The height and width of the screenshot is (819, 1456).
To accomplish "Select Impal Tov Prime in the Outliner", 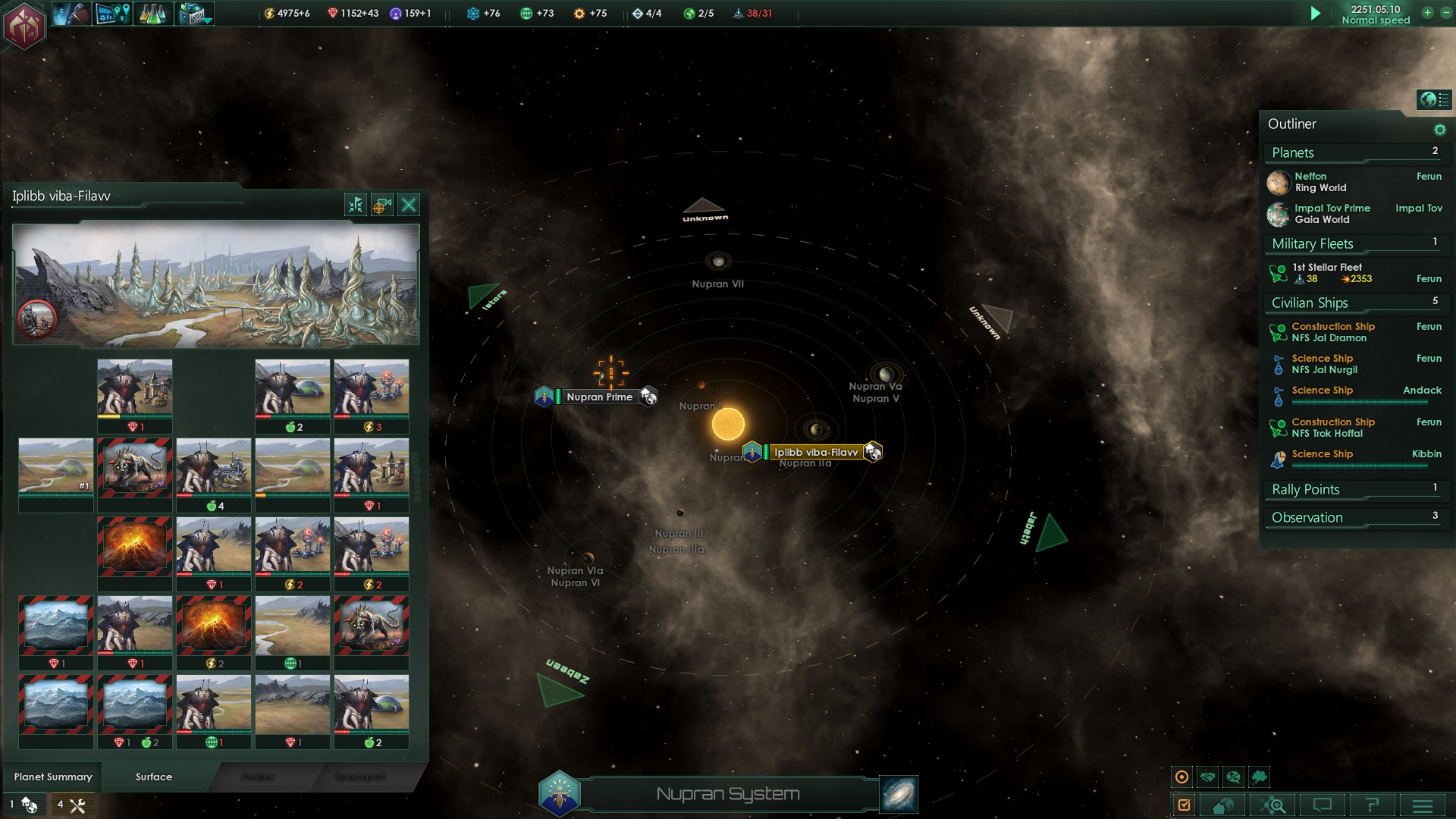I will 1332,214.
